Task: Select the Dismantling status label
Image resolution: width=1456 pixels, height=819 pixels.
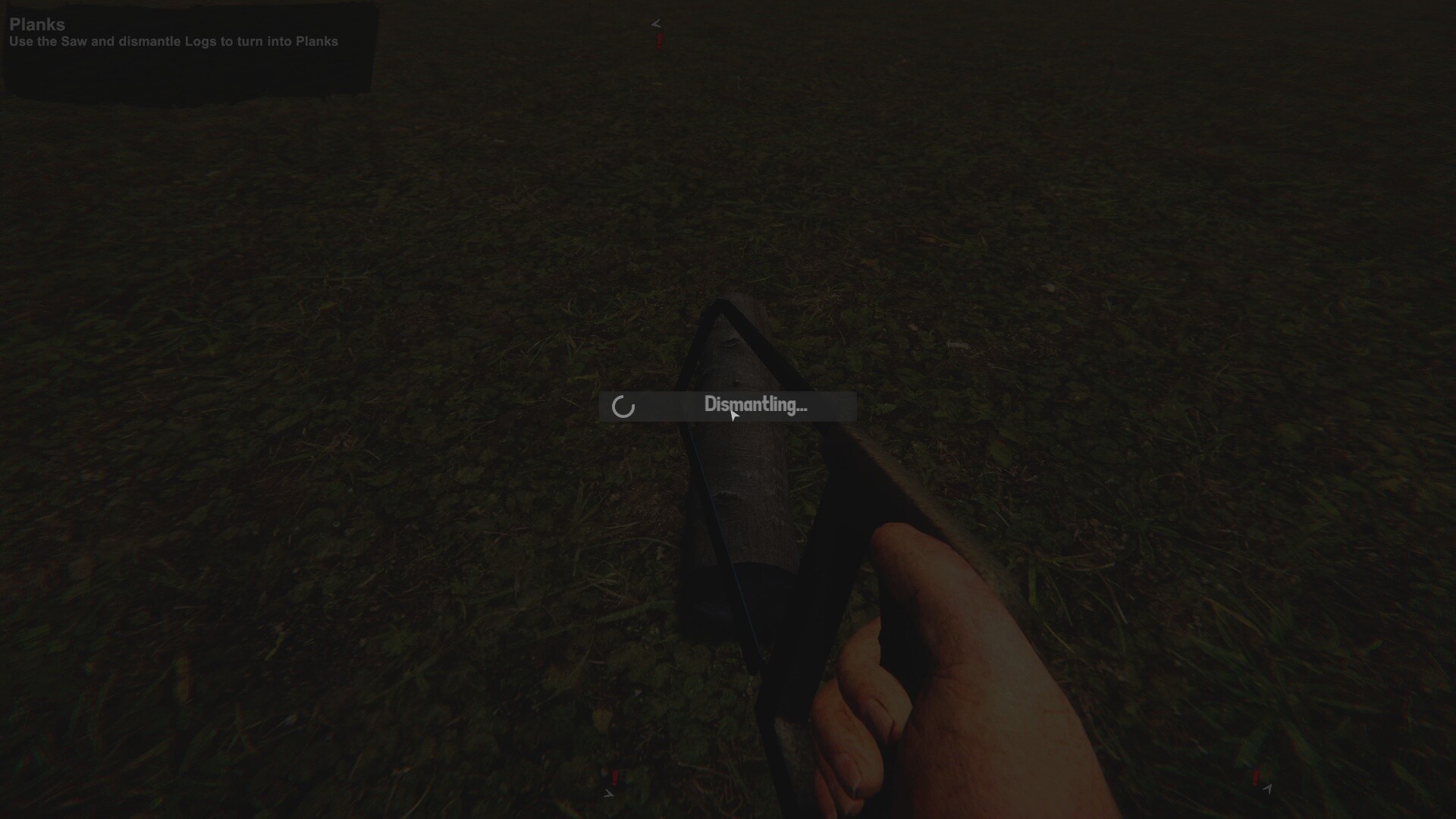Action: [x=755, y=404]
